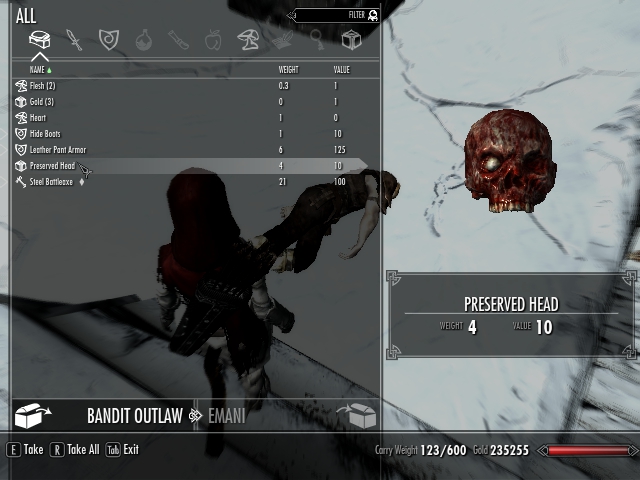
Task: Sort items by the Weight column header
Action: pos(288,70)
